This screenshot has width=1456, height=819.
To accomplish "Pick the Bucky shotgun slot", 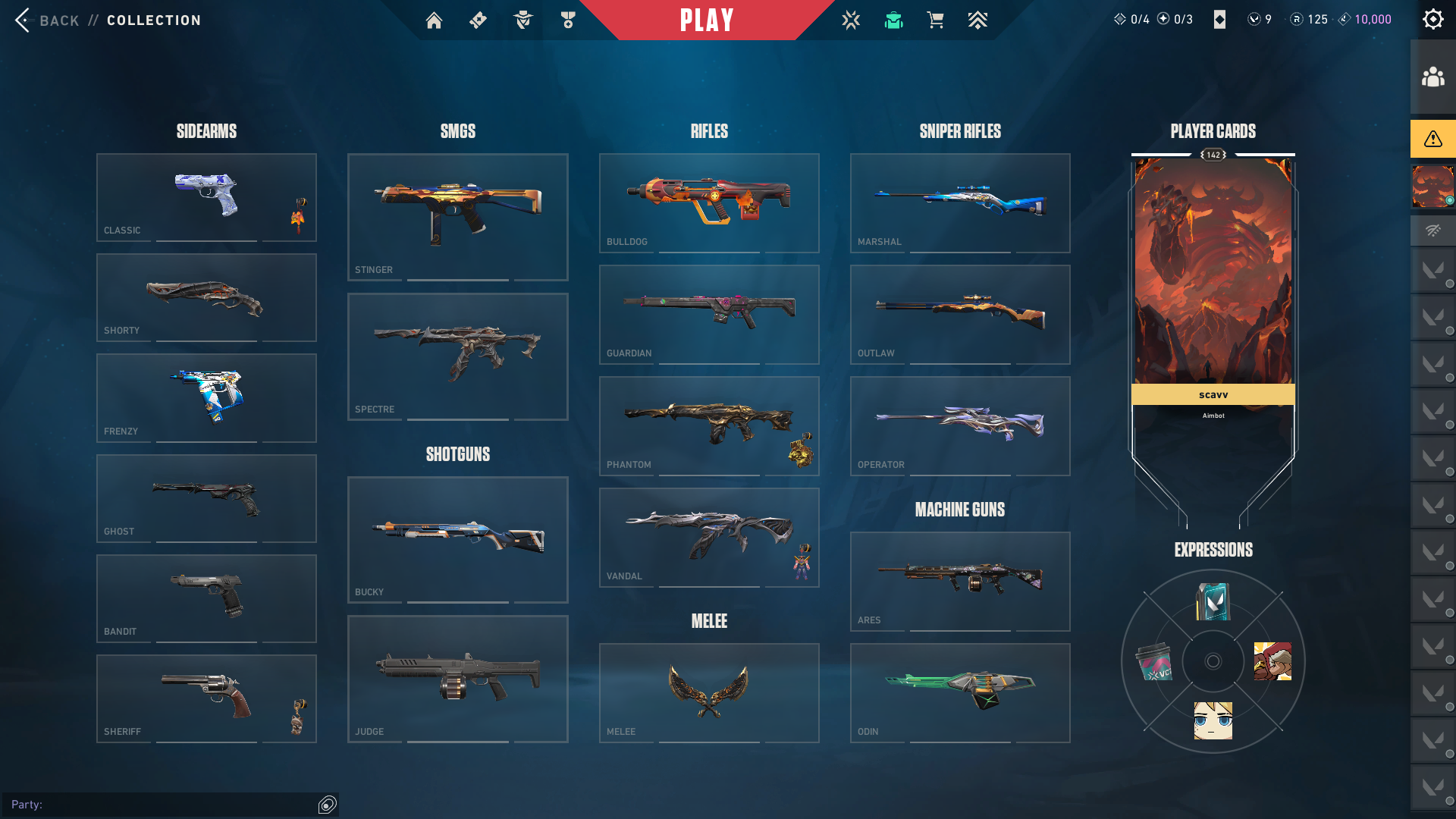I will (457, 539).
